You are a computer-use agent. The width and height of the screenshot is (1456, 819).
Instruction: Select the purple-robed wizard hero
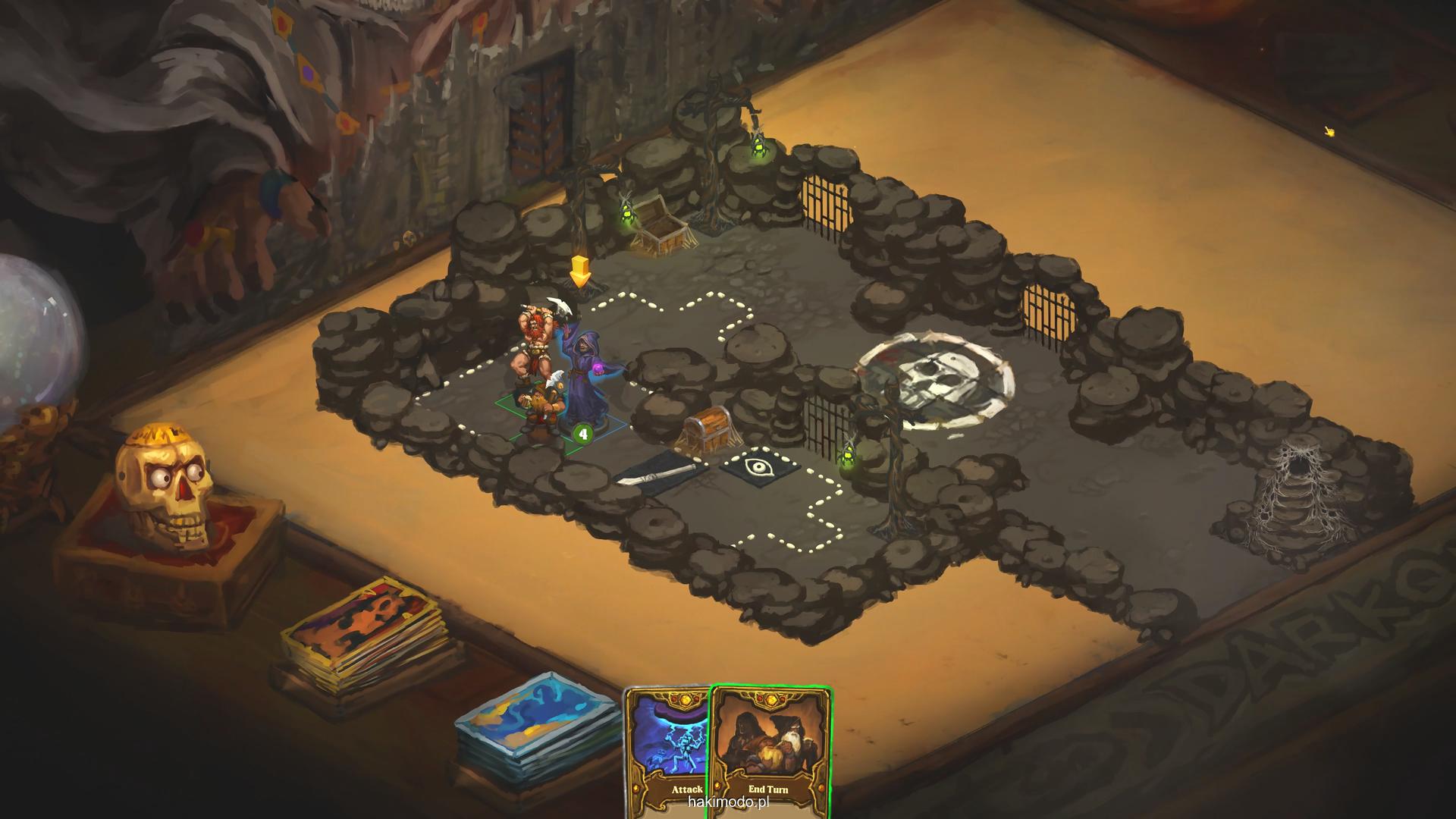pos(587,375)
